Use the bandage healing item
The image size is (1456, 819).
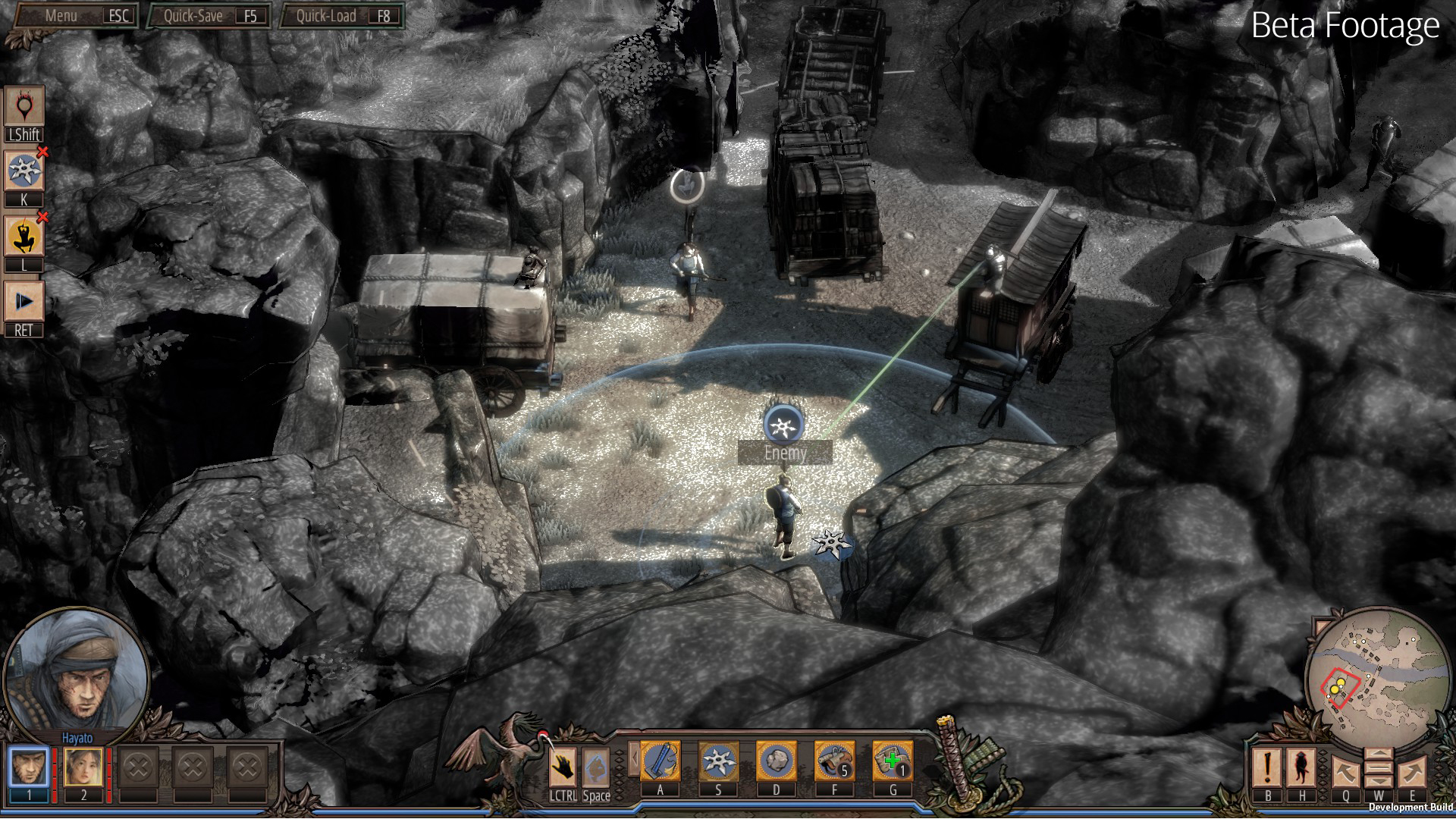pos(893,761)
